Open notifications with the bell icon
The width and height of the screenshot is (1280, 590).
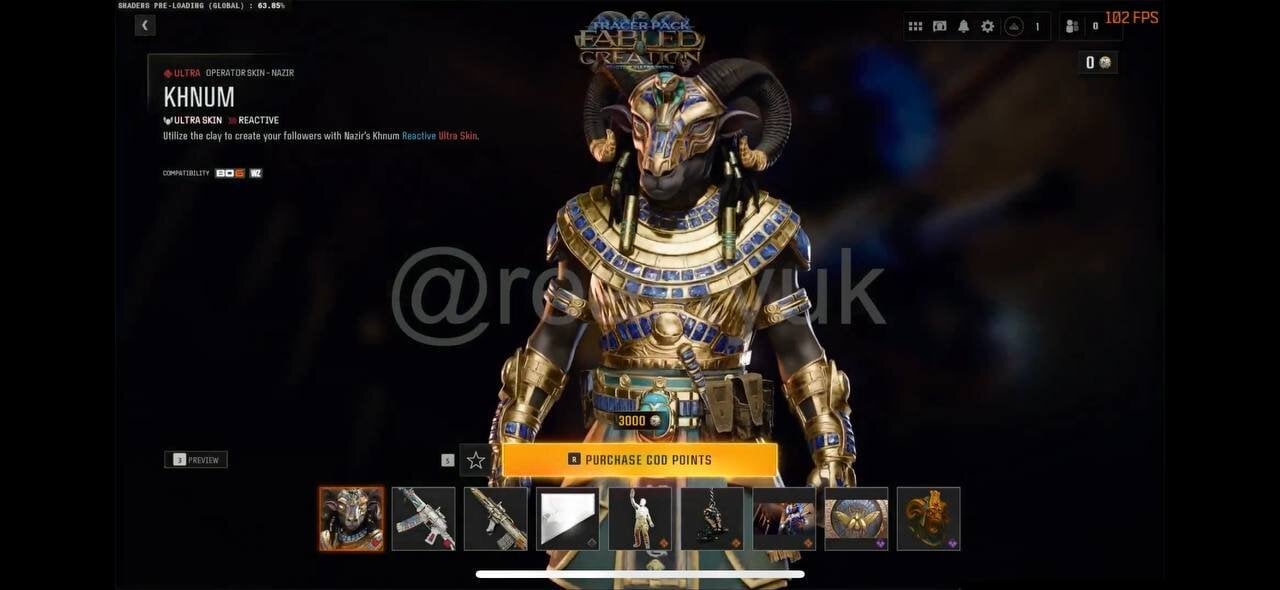(964, 27)
